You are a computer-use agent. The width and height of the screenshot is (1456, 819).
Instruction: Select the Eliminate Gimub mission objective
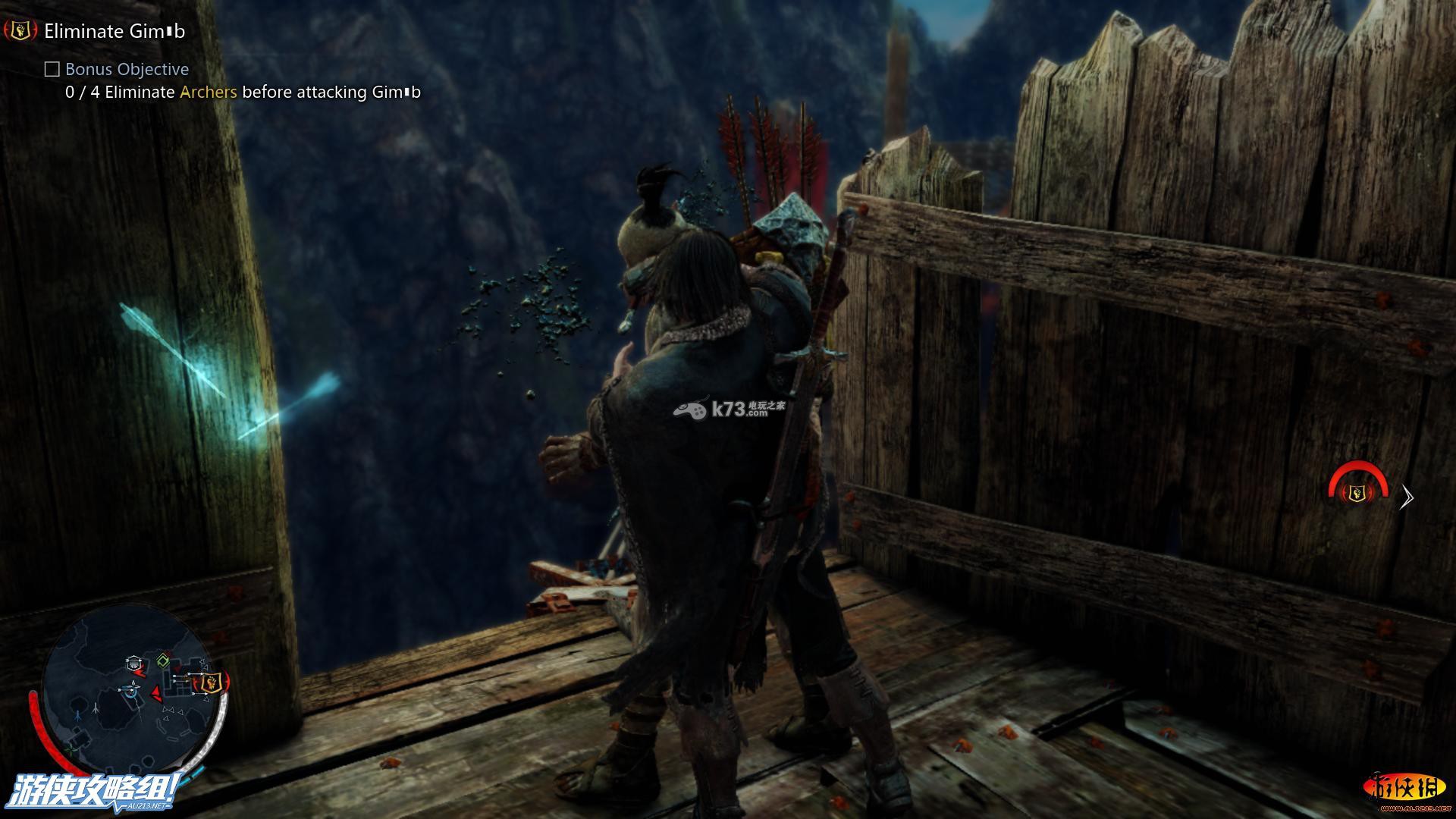115,31
